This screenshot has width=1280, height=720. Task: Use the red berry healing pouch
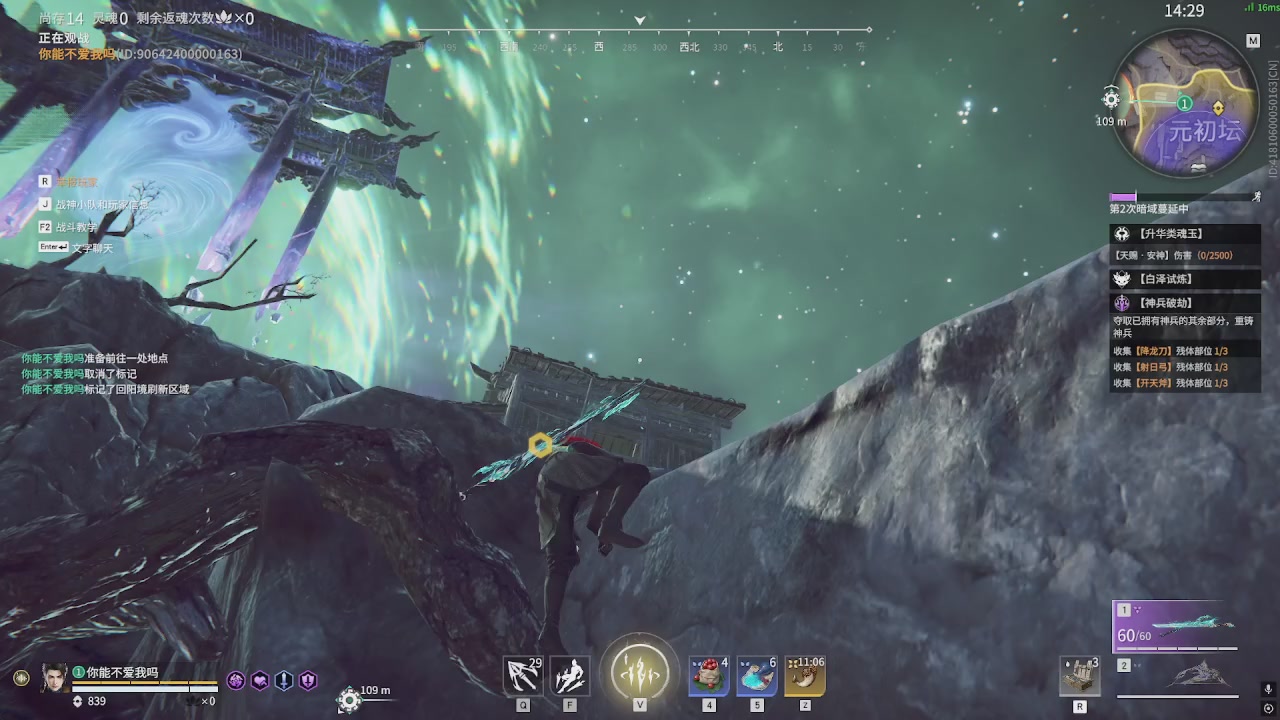(x=709, y=677)
